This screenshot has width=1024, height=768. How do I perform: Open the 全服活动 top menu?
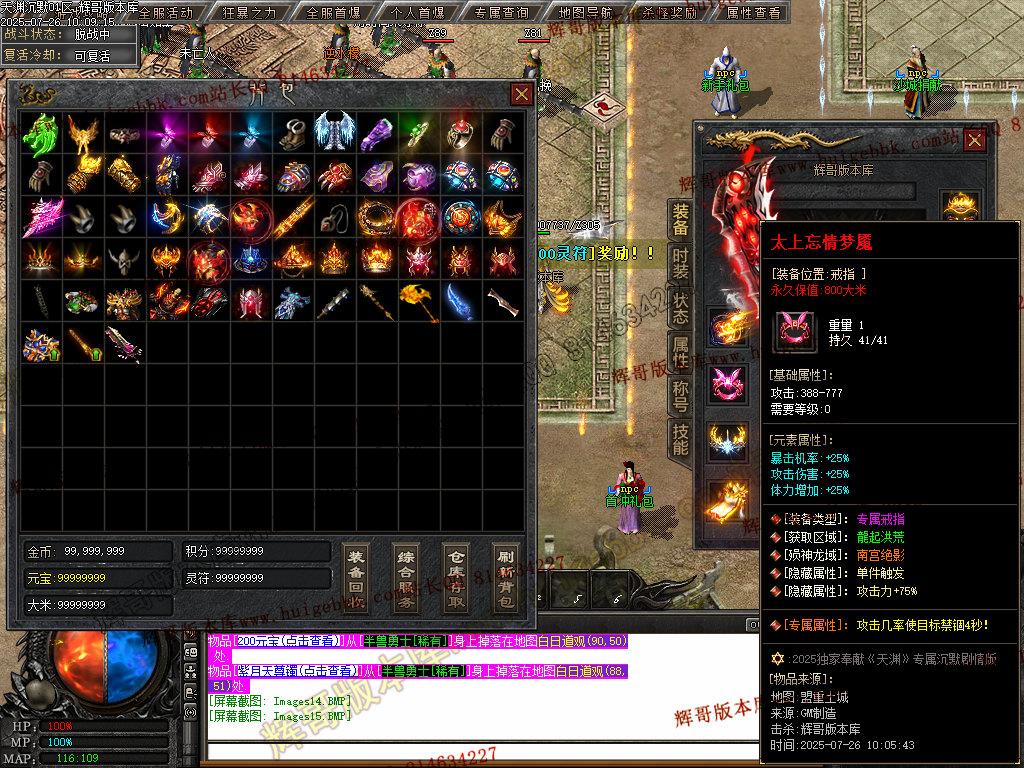[x=166, y=13]
